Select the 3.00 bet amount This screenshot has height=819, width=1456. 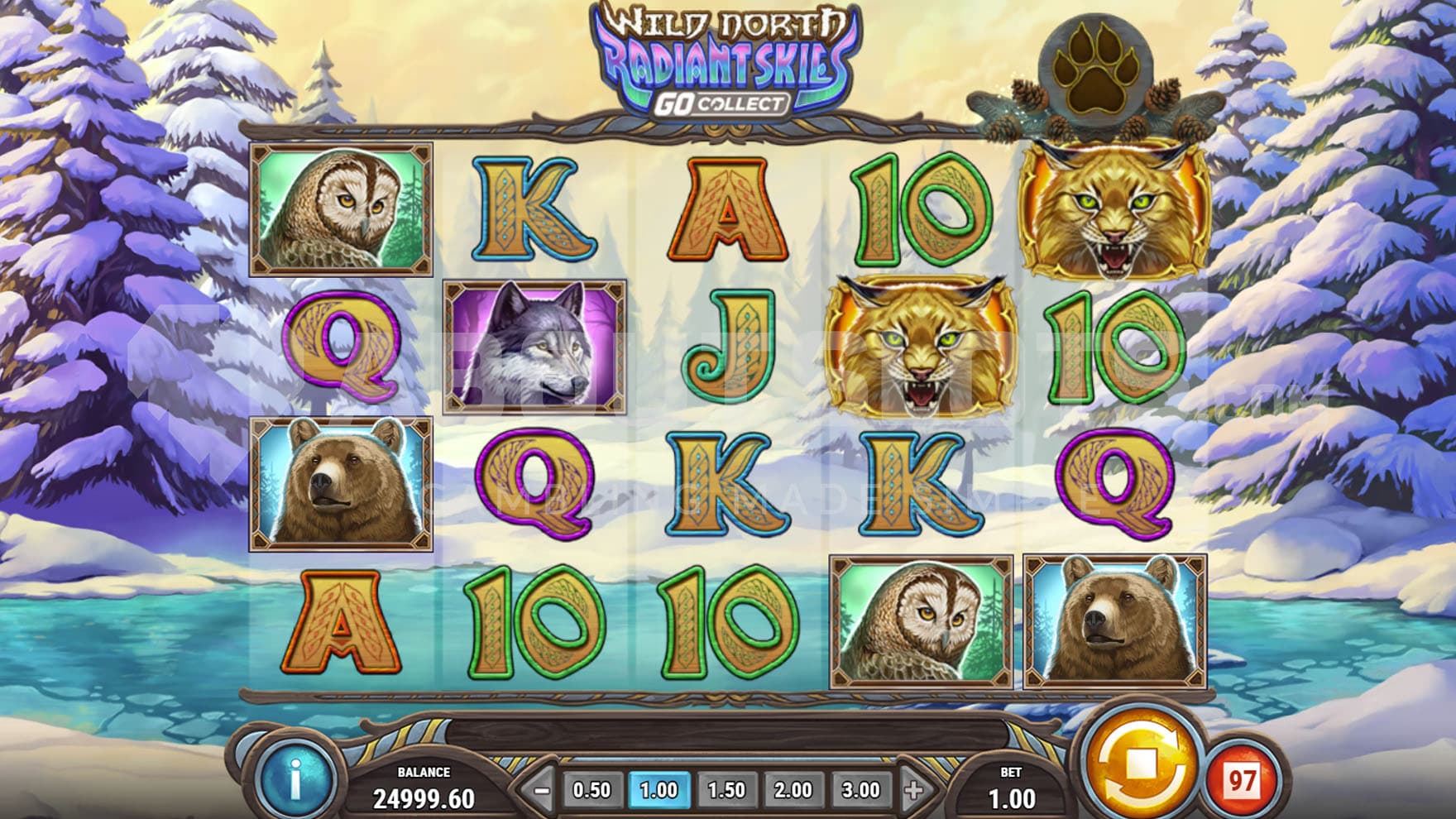[x=860, y=791]
